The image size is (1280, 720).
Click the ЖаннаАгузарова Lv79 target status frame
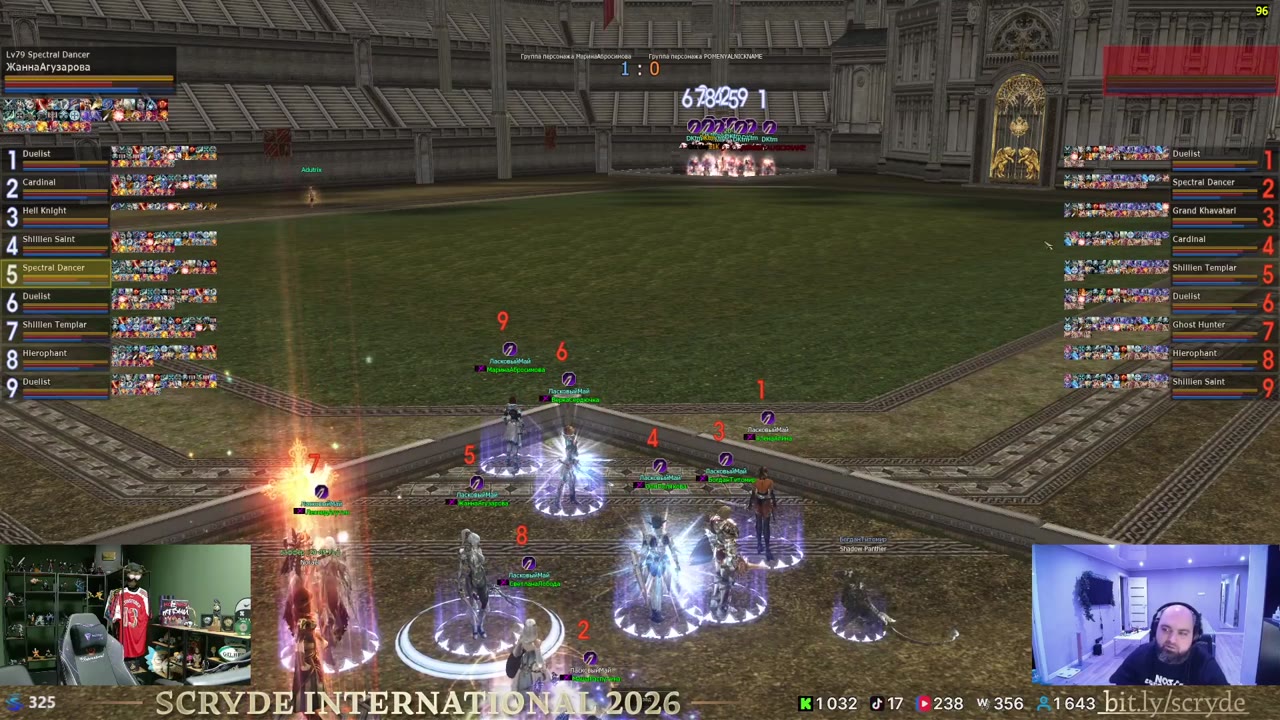click(88, 67)
